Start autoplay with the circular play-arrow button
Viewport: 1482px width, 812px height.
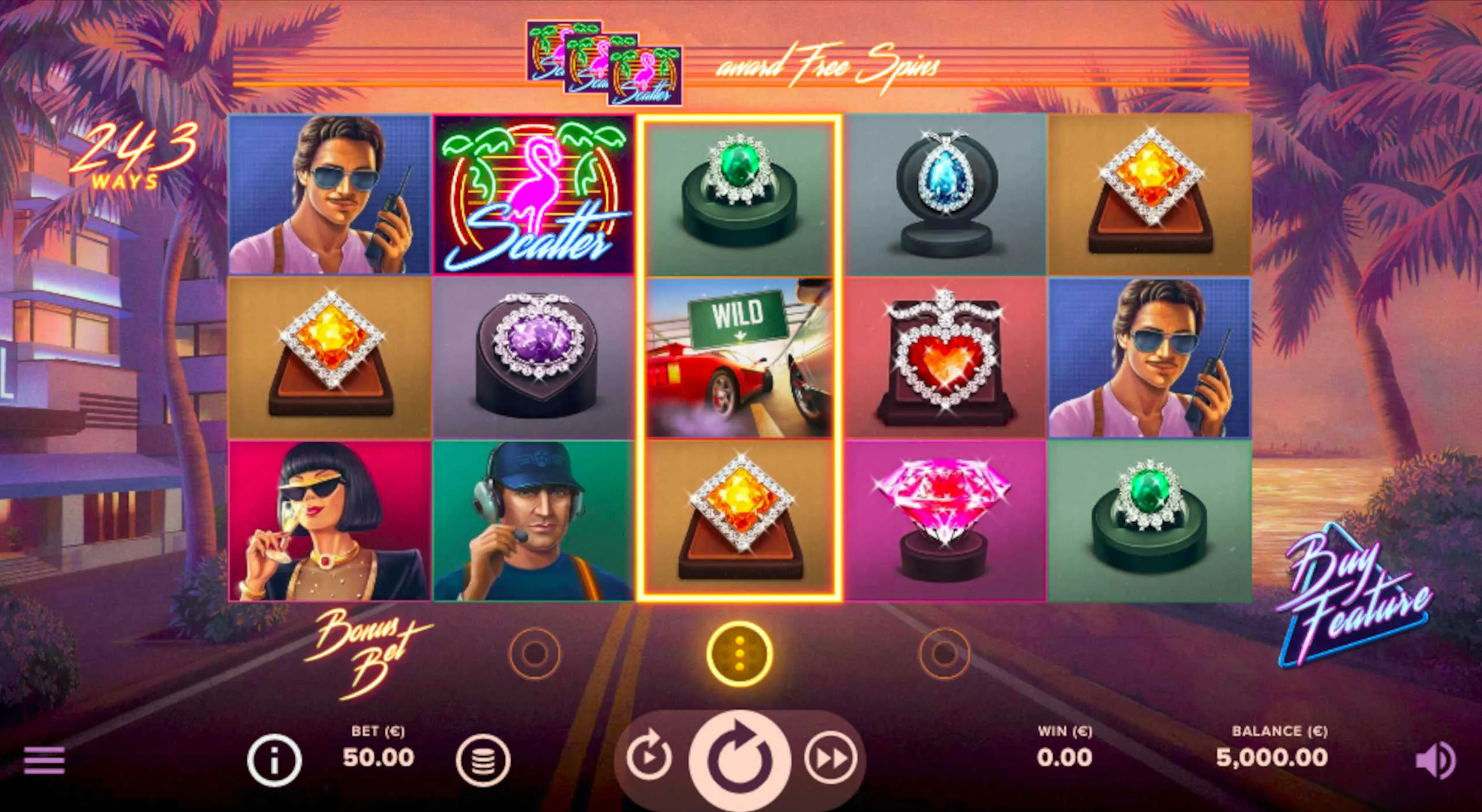point(648,757)
